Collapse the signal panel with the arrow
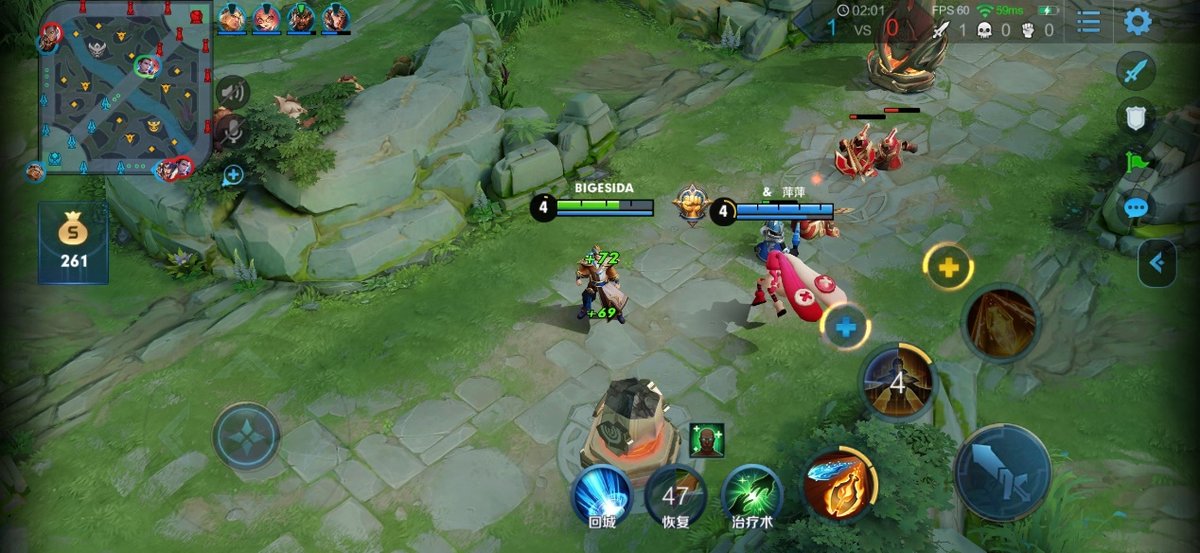Image resolution: width=1200 pixels, height=553 pixels. pos(1157,263)
